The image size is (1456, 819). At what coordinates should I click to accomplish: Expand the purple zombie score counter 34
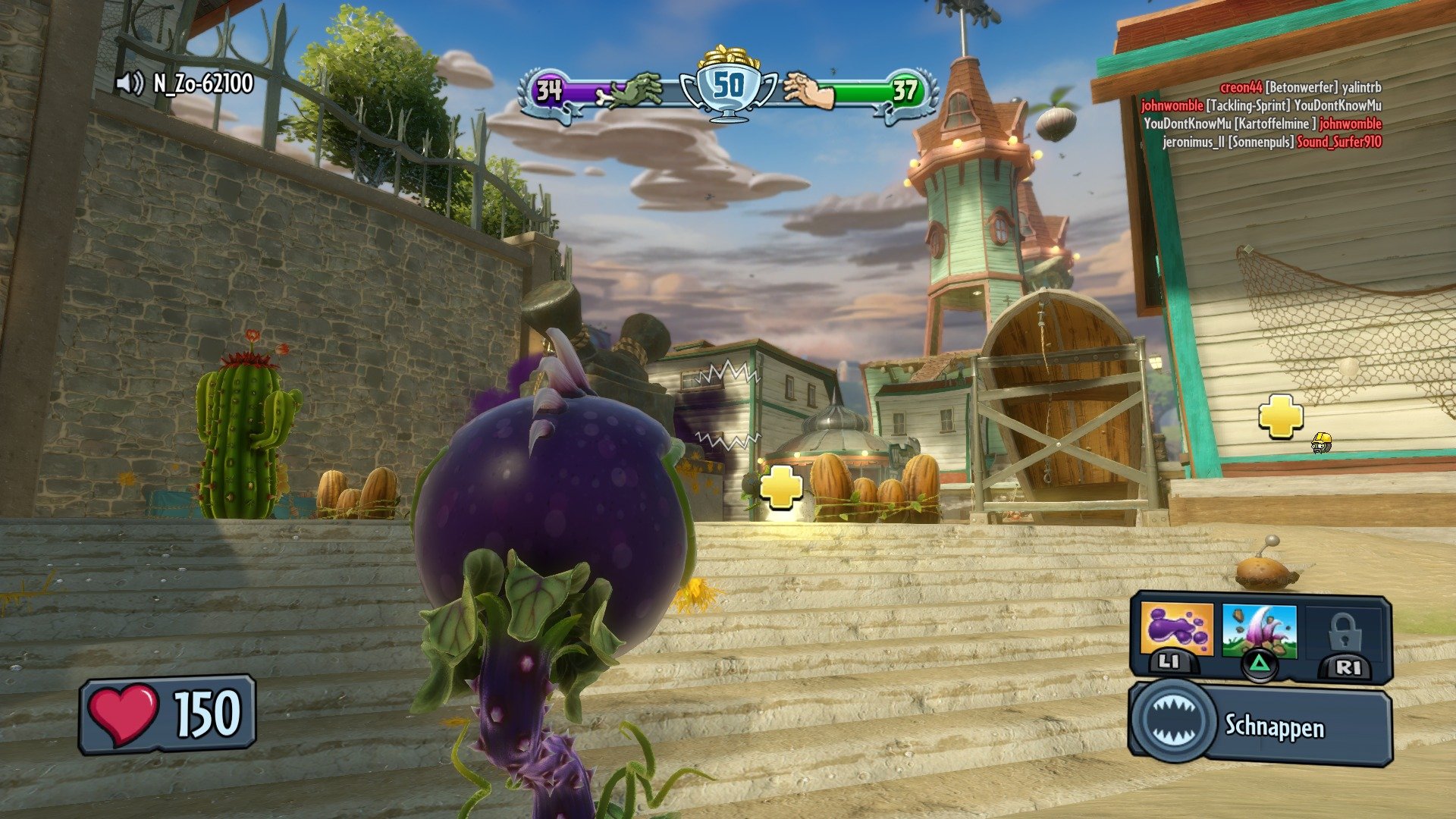coord(548,90)
